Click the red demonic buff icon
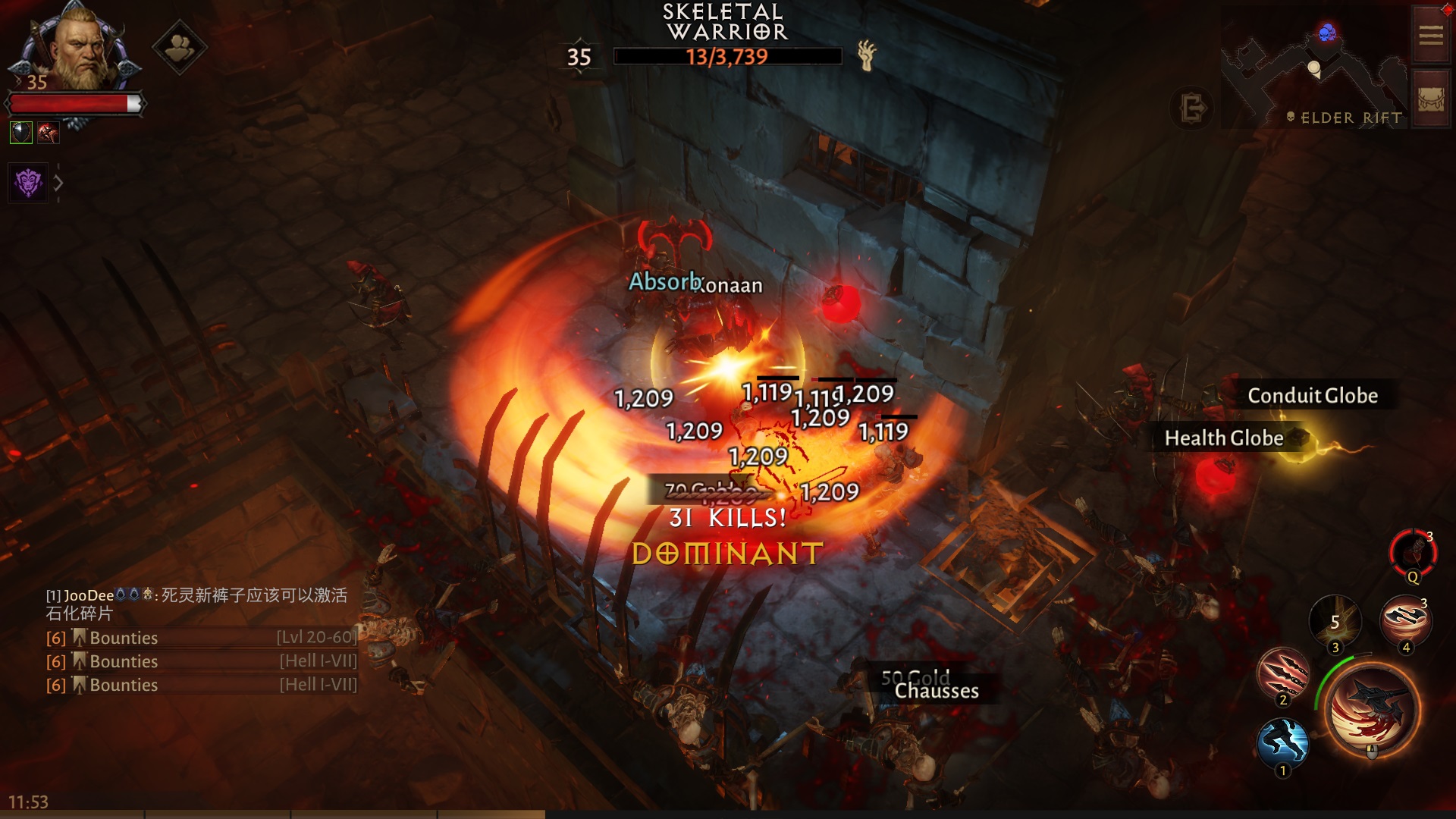 point(49,133)
